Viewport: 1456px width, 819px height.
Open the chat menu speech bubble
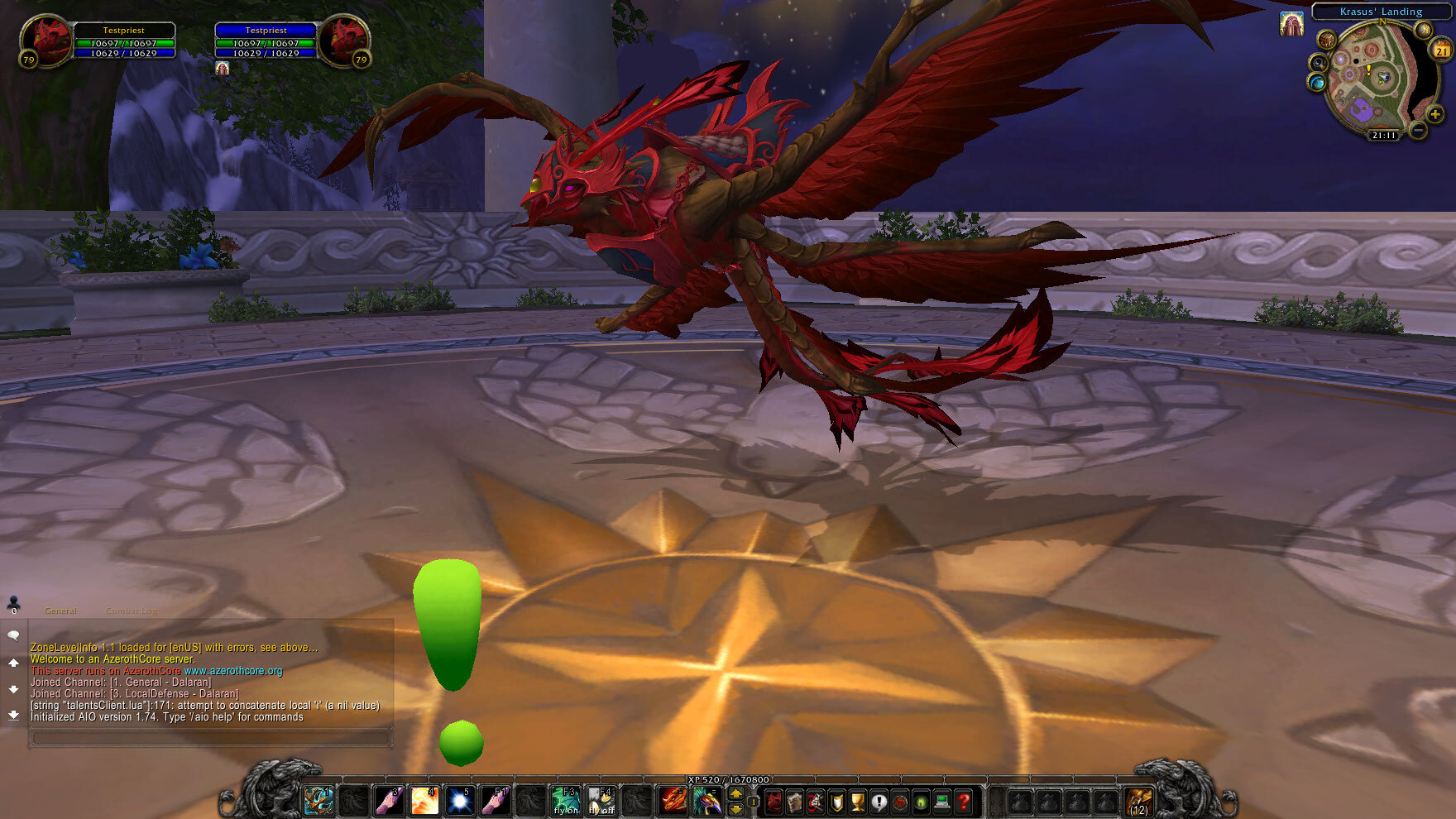pos(12,635)
